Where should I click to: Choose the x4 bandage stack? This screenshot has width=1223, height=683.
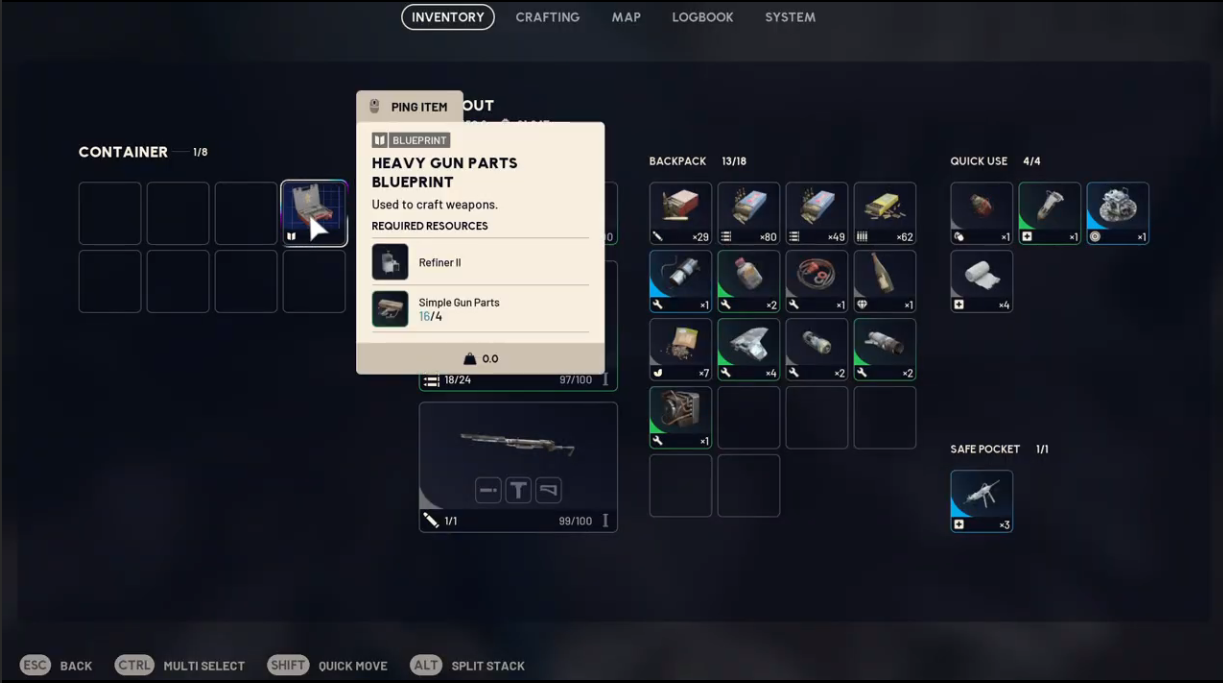[982, 281]
